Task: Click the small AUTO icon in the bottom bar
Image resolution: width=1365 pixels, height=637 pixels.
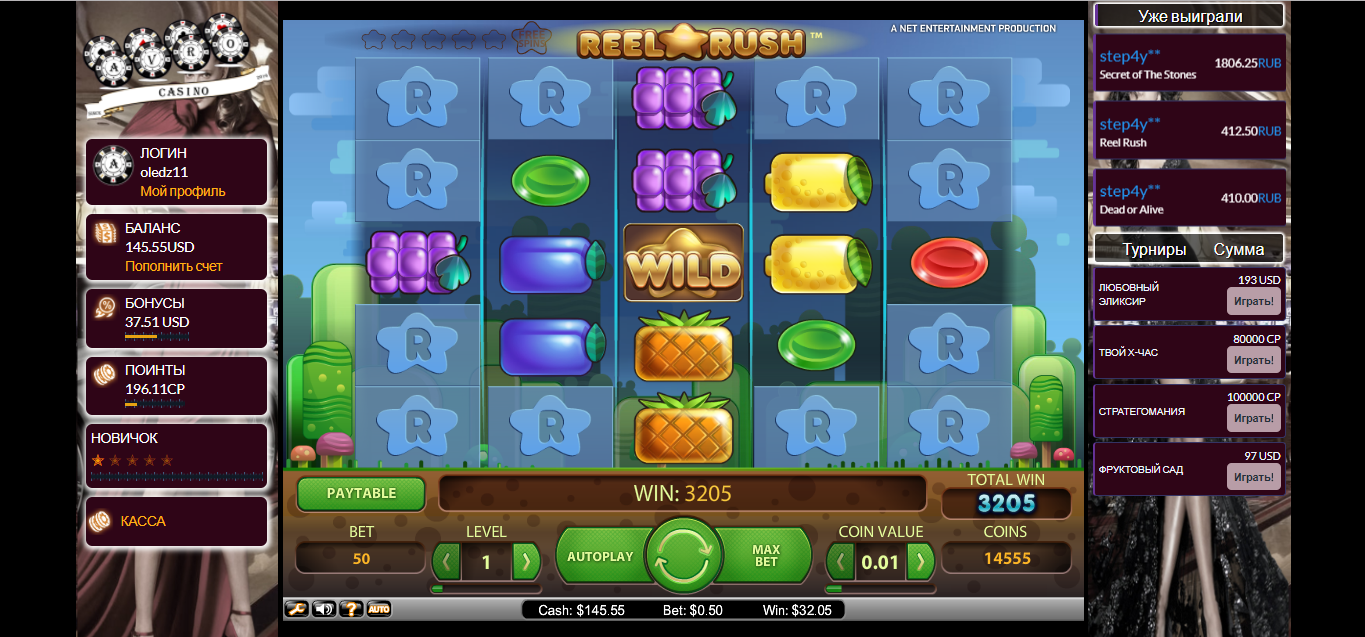Action: pyautogui.click(x=379, y=609)
